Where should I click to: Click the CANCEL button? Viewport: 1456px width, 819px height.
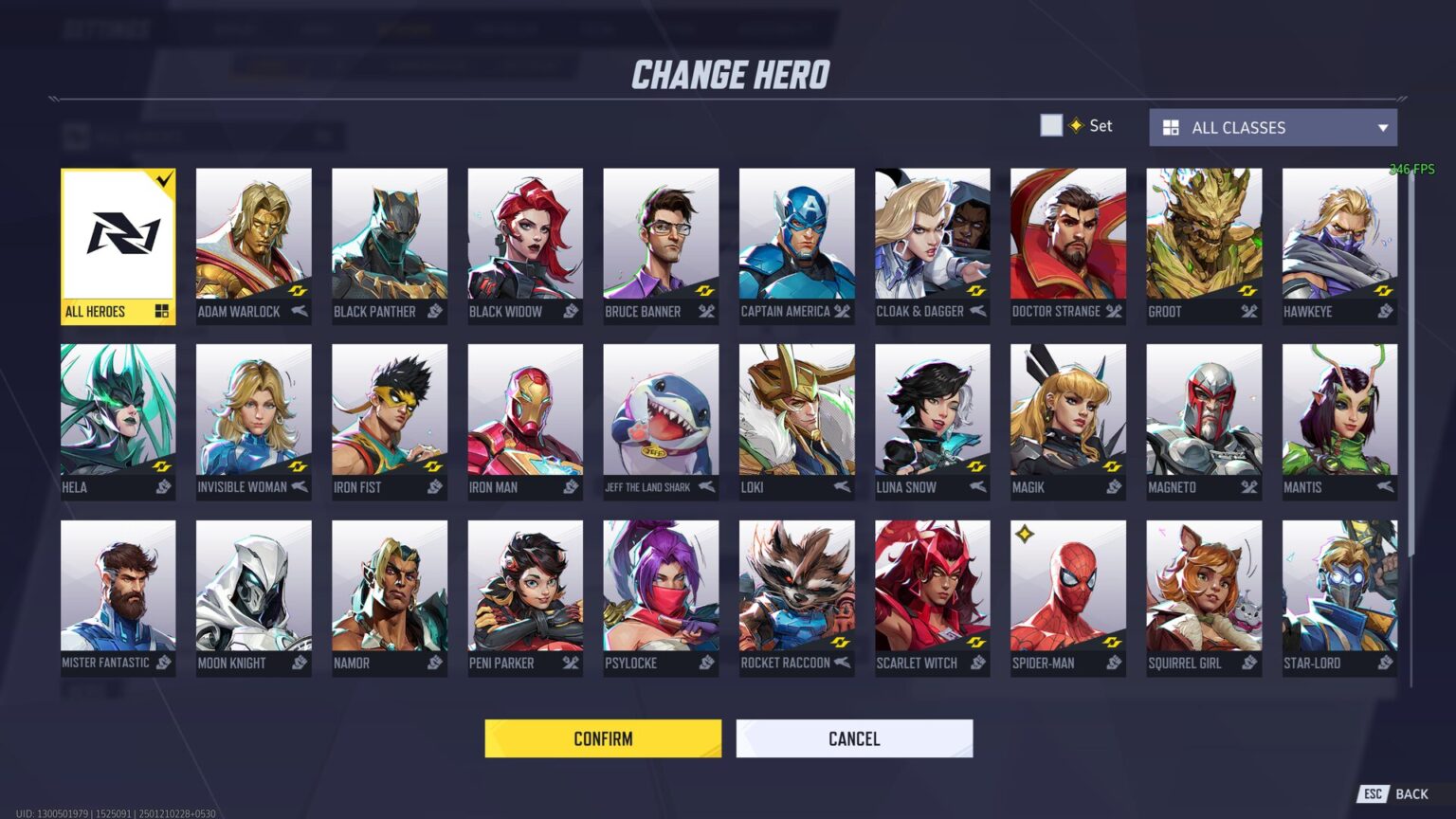(x=854, y=738)
